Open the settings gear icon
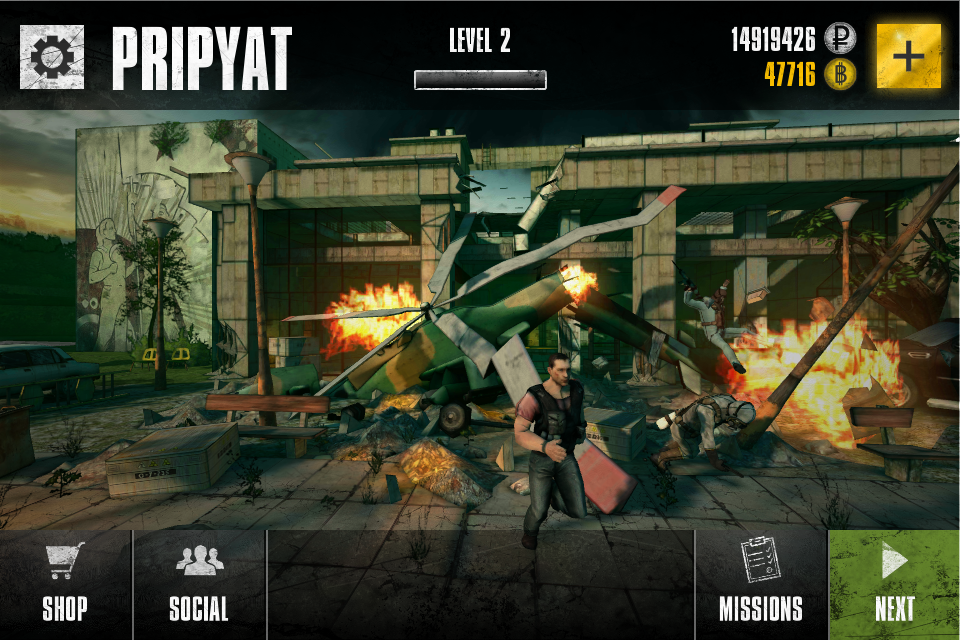This screenshot has width=960, height=640. point(52,57)
